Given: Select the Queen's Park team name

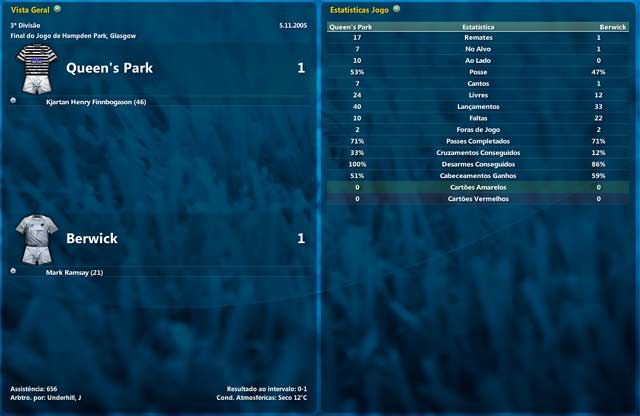Looking at the screenshot, I should [109, 68].
